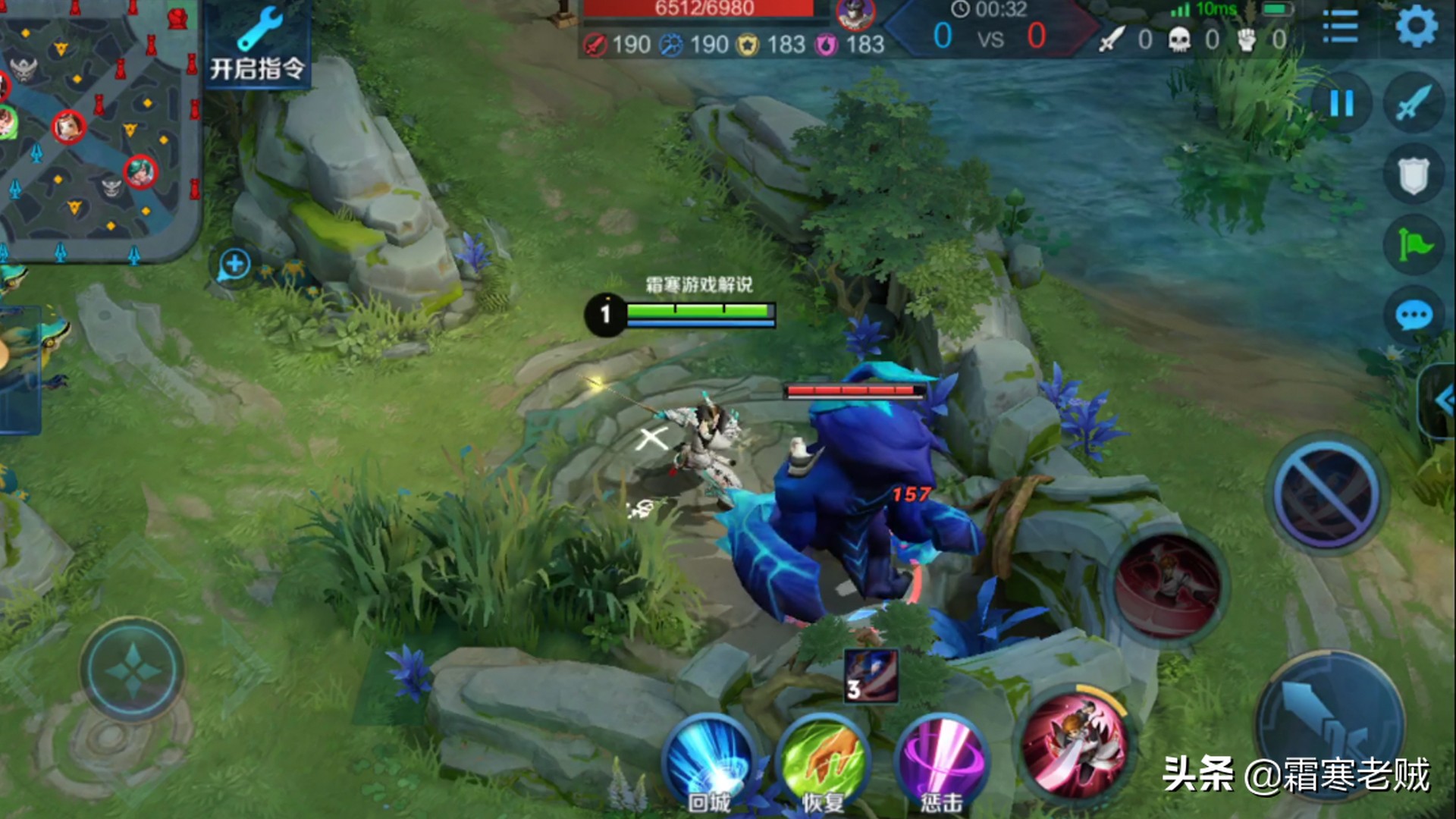The image size is (1456, 819).
Task: Send the attack sword signal
Action: point(1413,103)
